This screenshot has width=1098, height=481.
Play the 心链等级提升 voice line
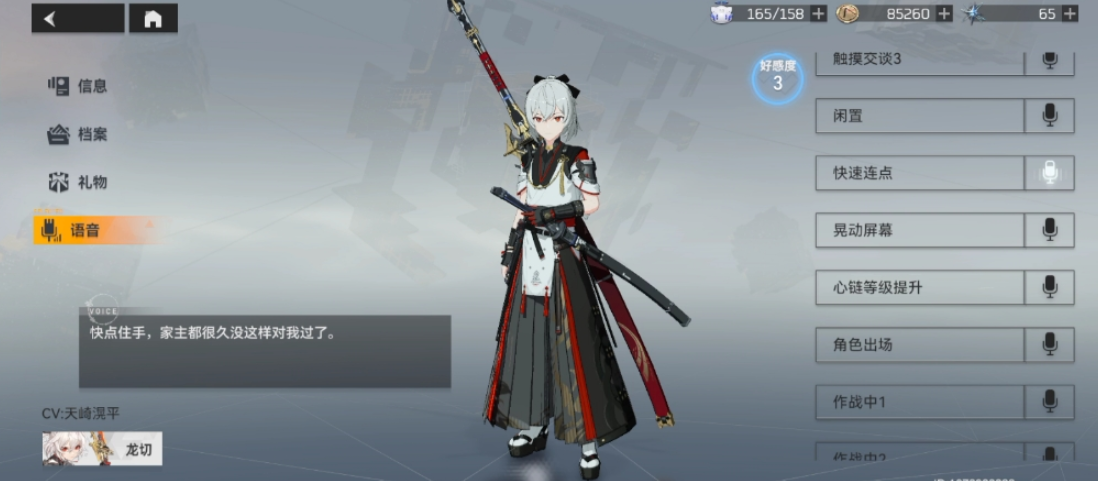1049,288
